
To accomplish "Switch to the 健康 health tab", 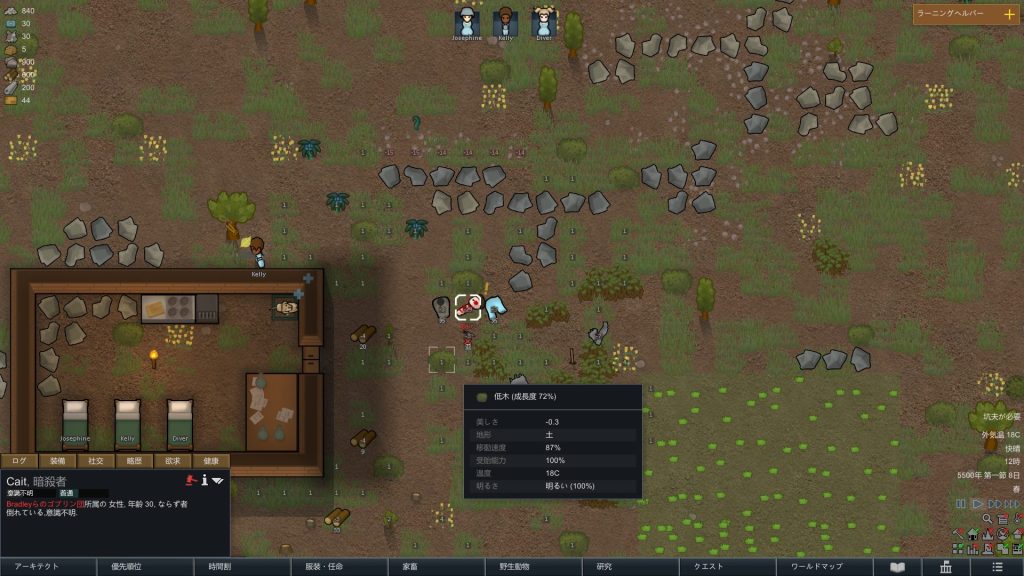I will click(210, 461).
